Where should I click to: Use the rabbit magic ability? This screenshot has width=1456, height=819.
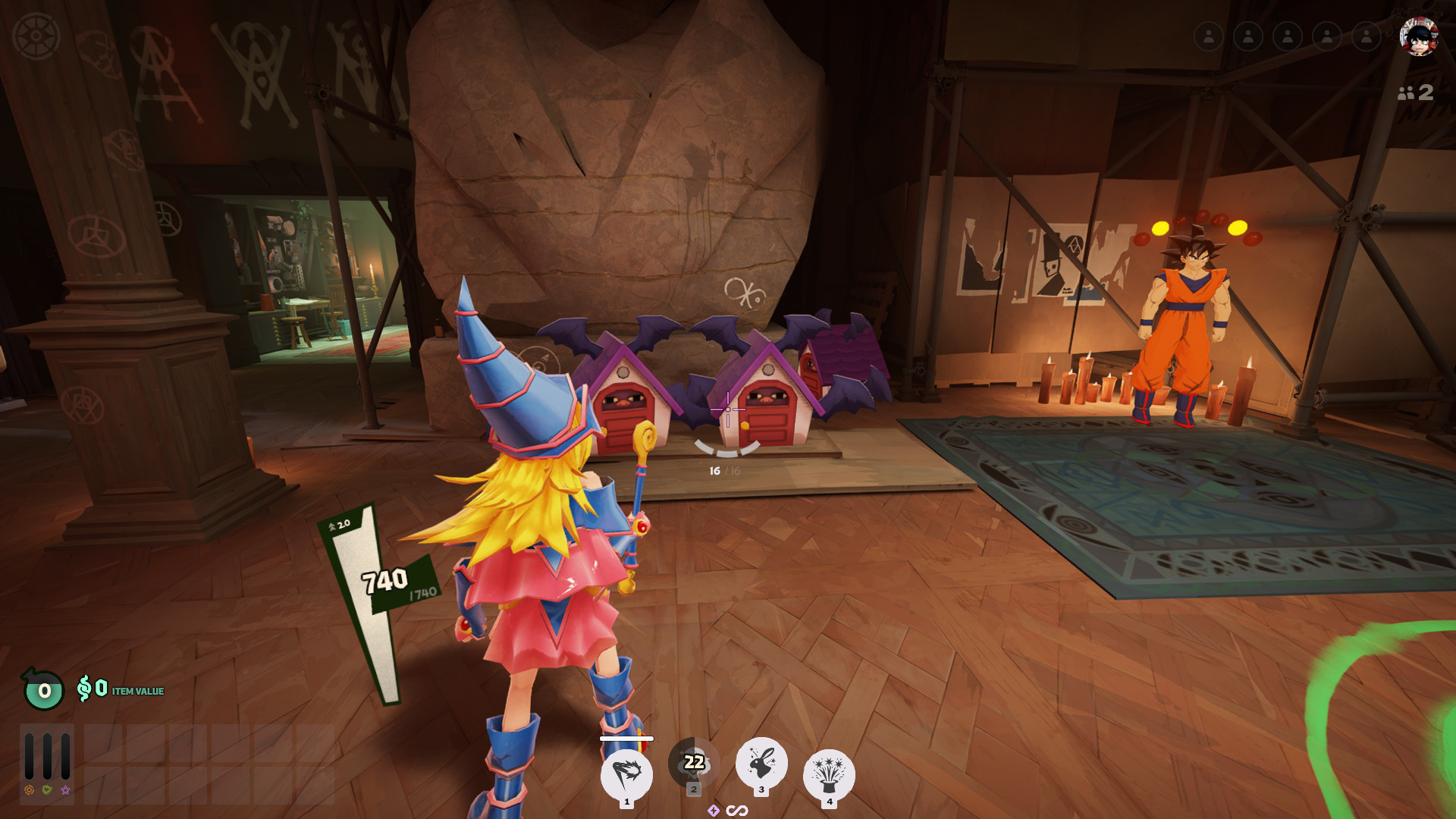pos(761,763)
